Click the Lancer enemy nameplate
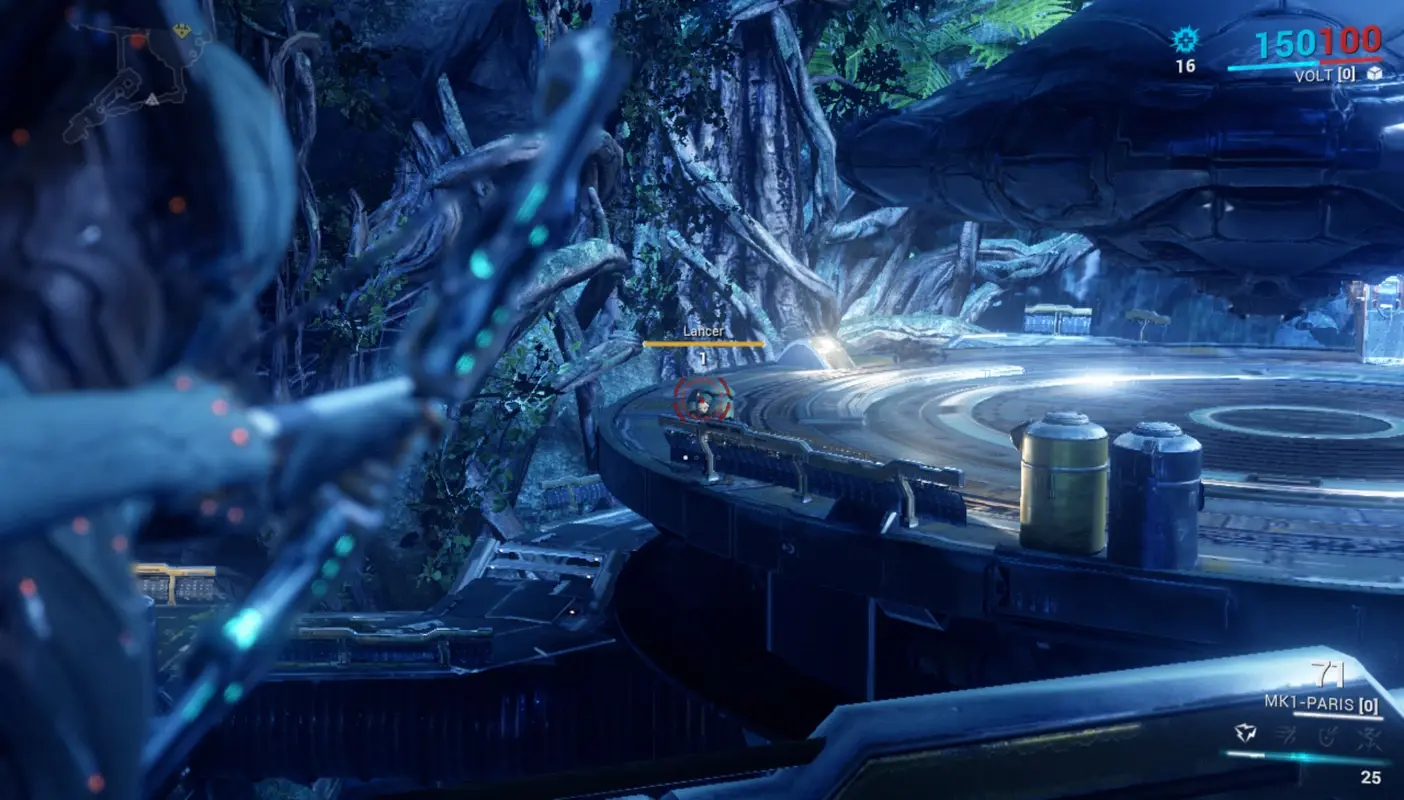The height and width of the screenshot is (800, 1404). point(705,330)
